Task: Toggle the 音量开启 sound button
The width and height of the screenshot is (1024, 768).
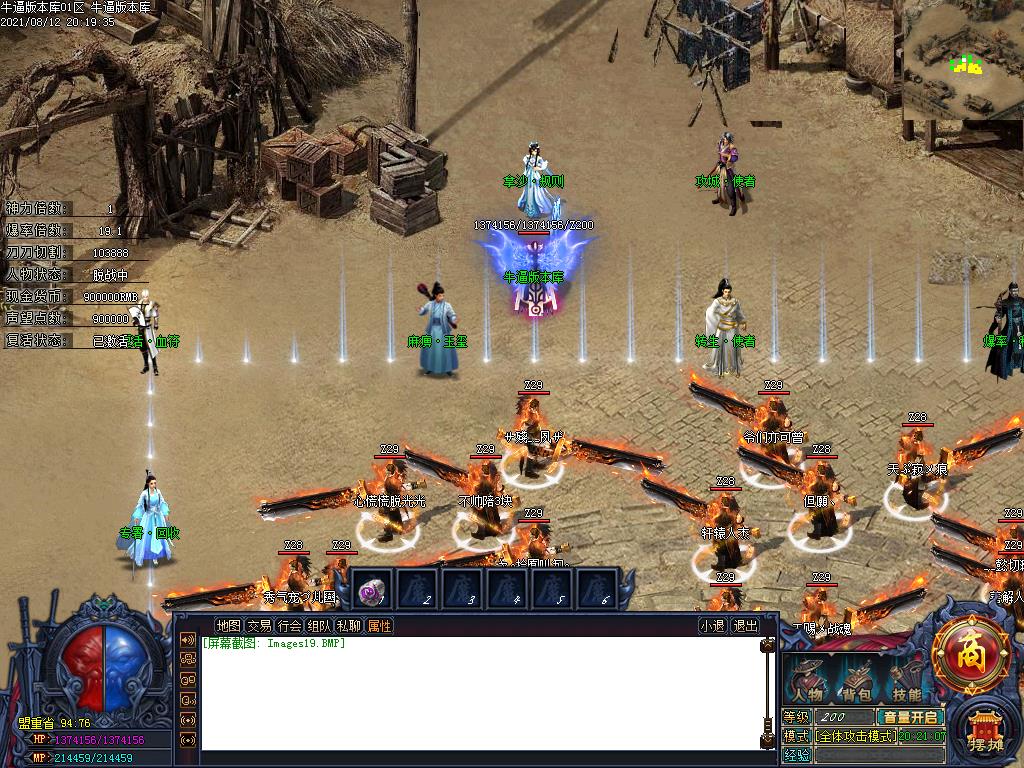Action: [x=910, y=717]
